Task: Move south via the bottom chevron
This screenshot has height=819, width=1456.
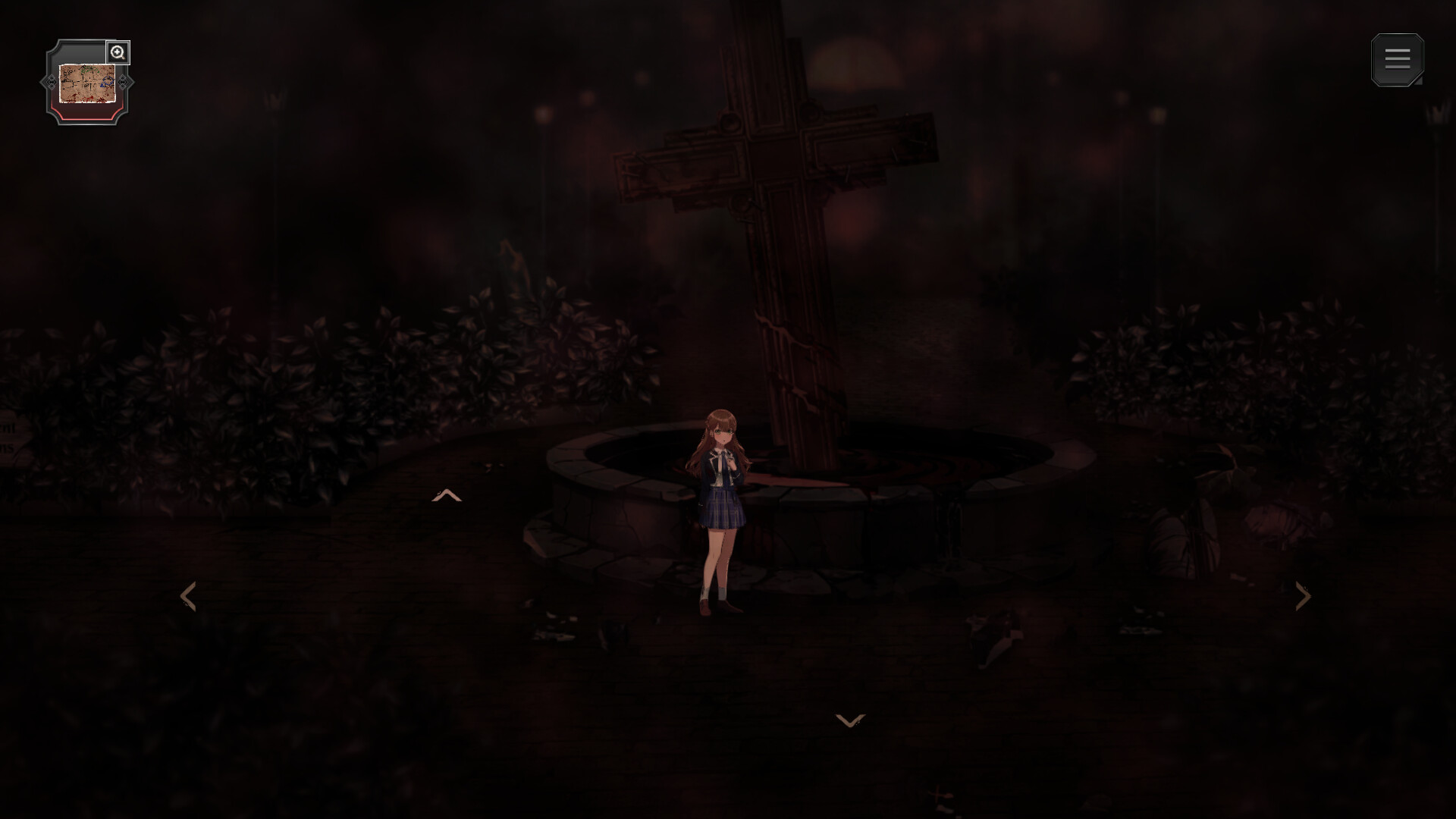Action: pyautogui.click(x=849, y=720)
